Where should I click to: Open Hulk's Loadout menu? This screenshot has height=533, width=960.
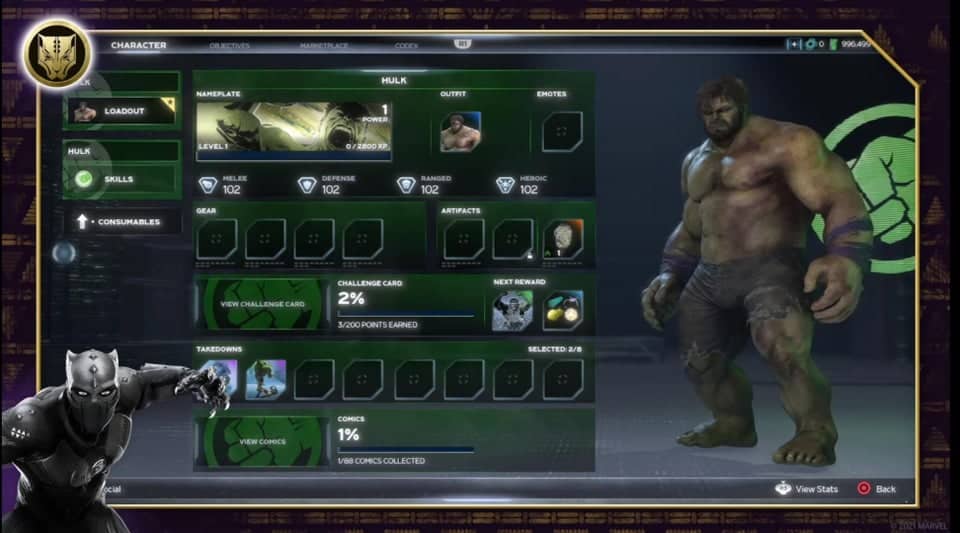[x=122, y=112]
